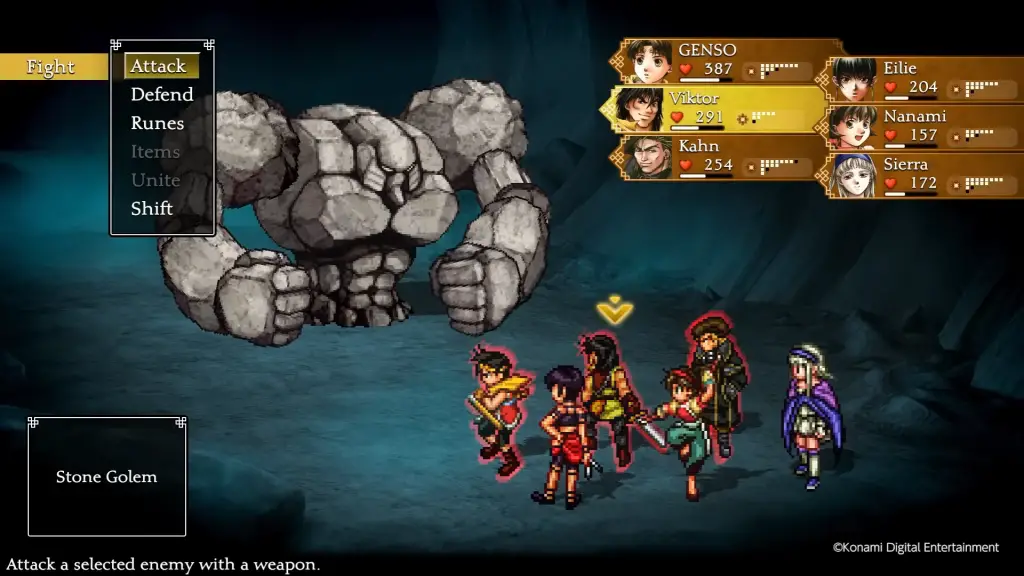Select Sierra's party status panel
Viewport: 1024px width, 576px height.
point(925,174)
